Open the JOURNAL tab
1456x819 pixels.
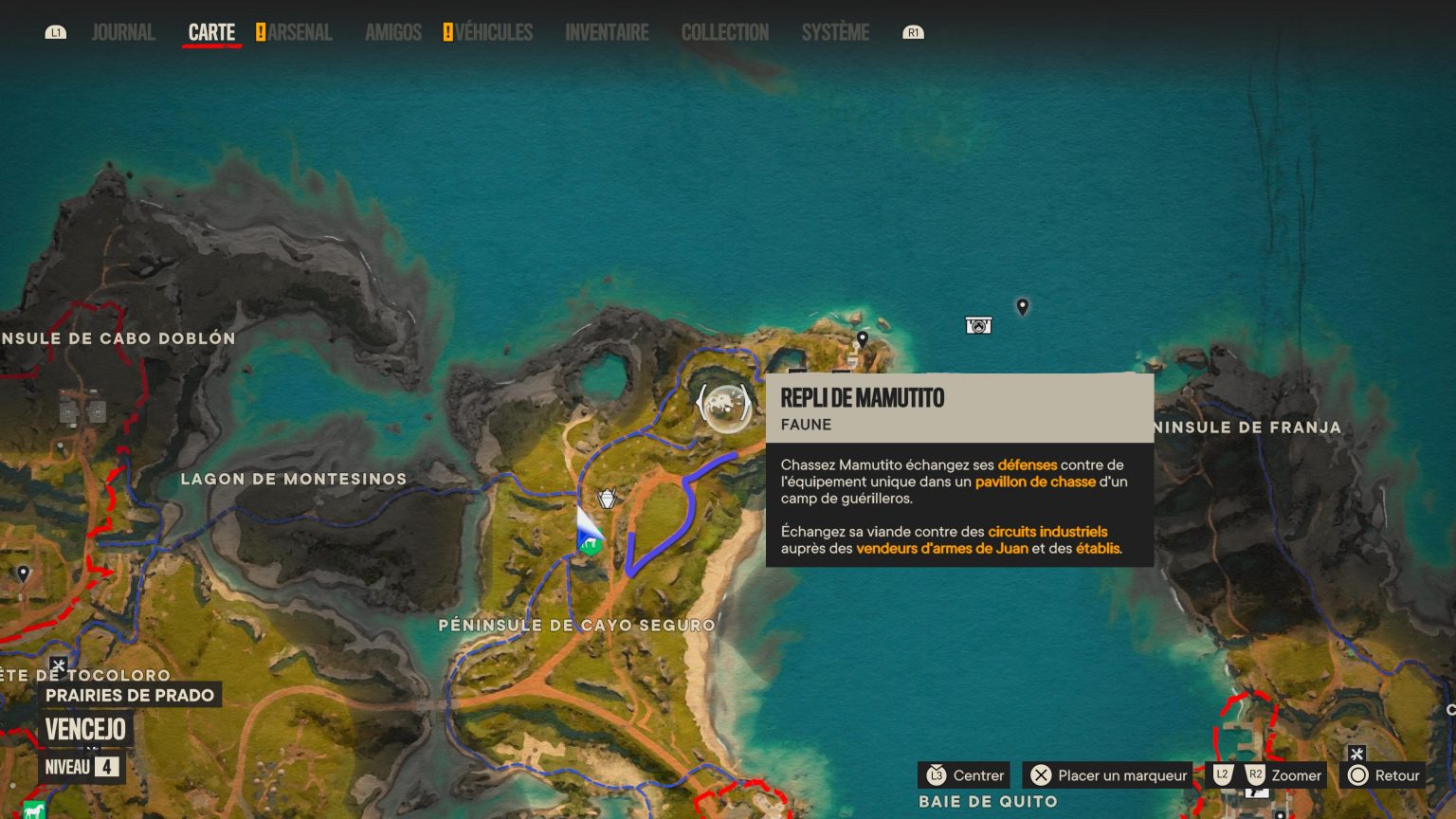(122, 31)
